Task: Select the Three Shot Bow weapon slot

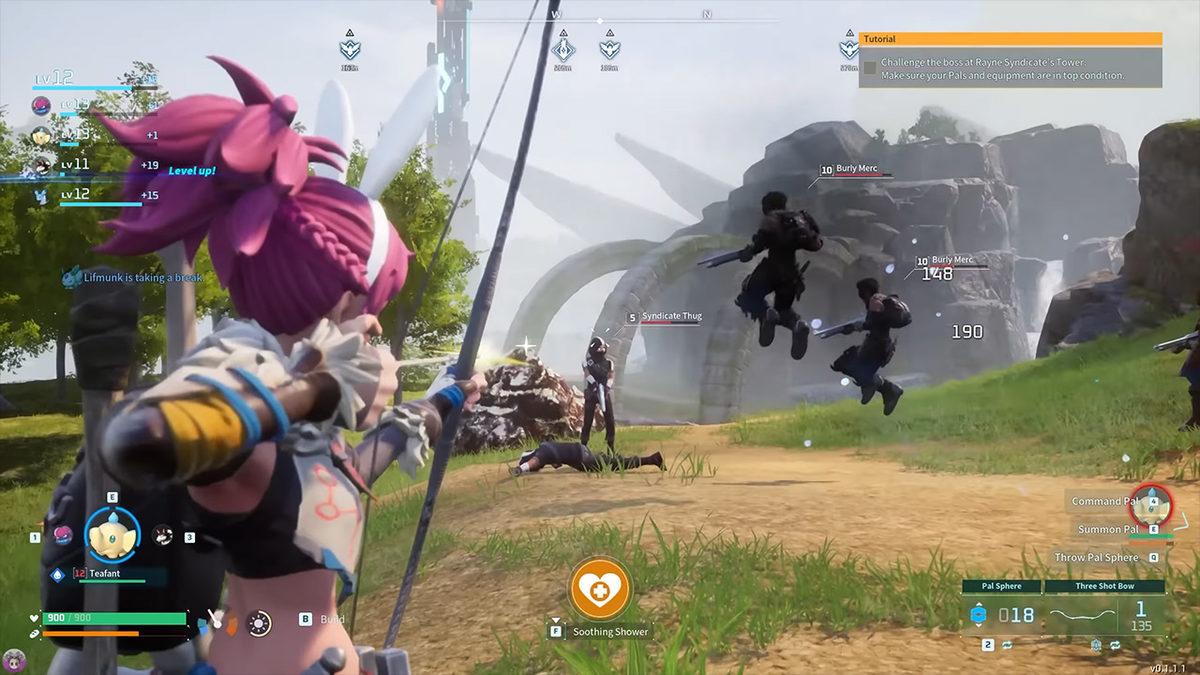Action: pos(1105,613)
